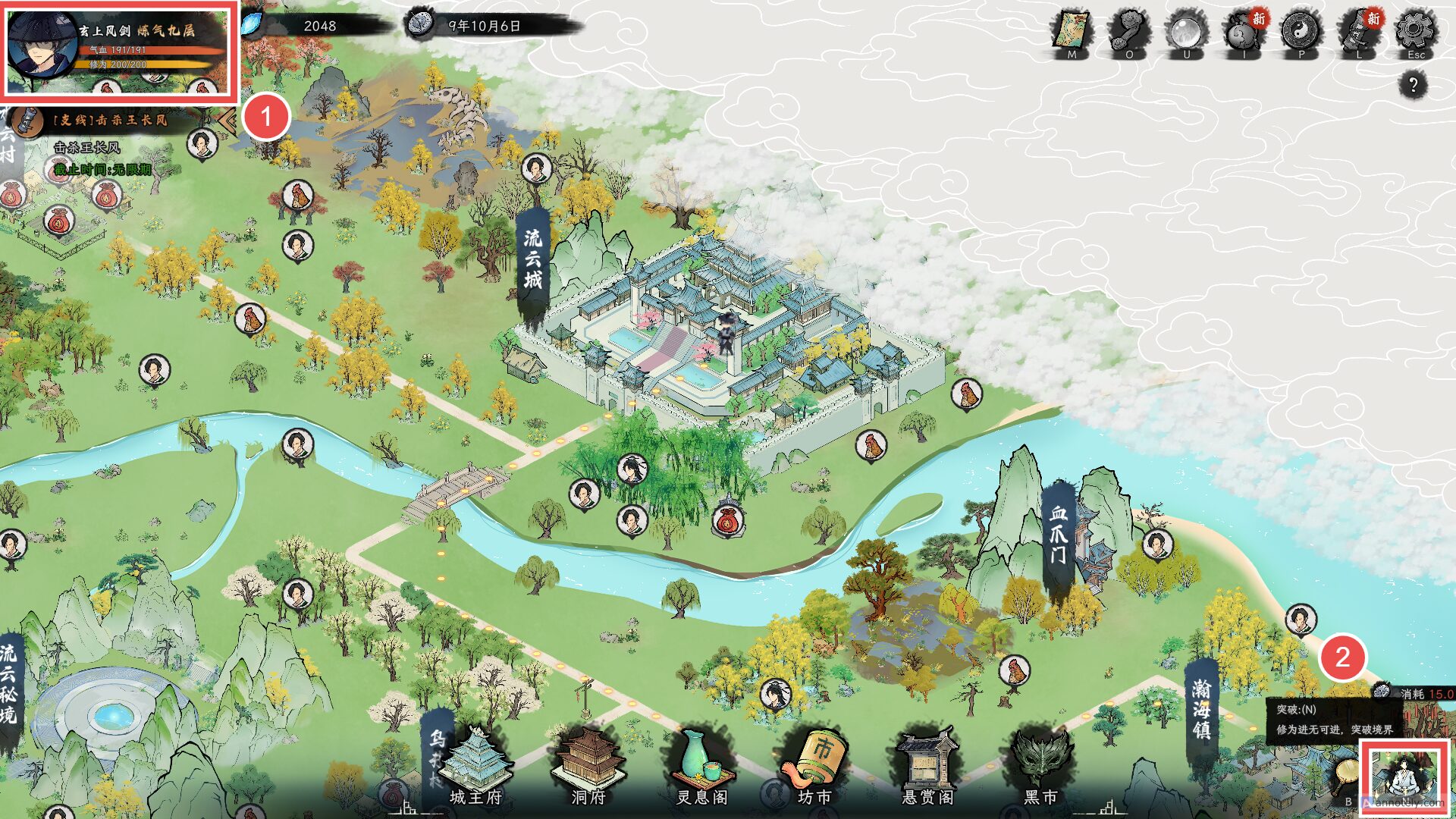The width and height of the screenshot is (1456, 819).
Task: Open the bamboo scroll log
Action: click(x=1359, y=32)
